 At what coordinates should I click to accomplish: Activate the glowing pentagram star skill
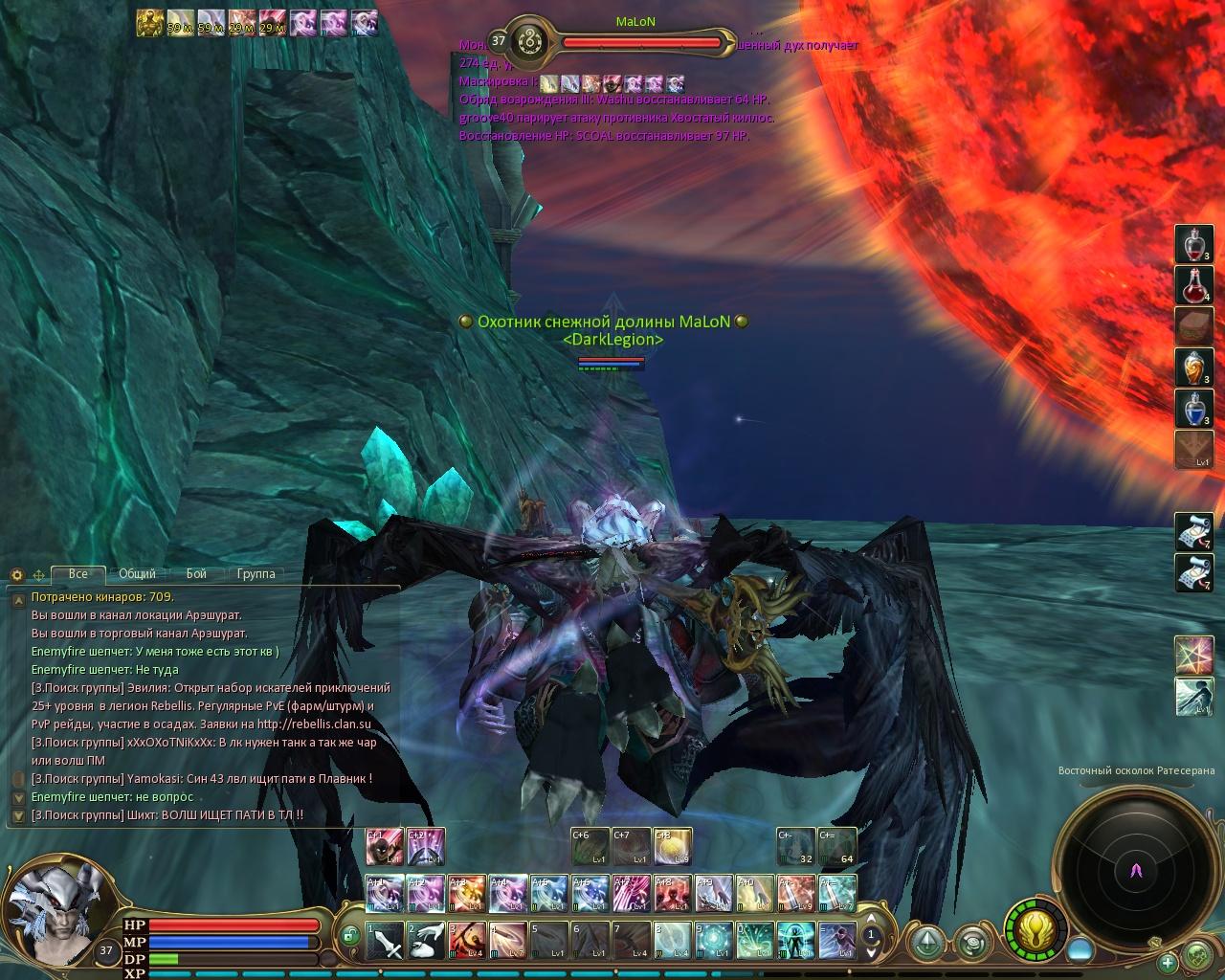(x=1193, y=655)
